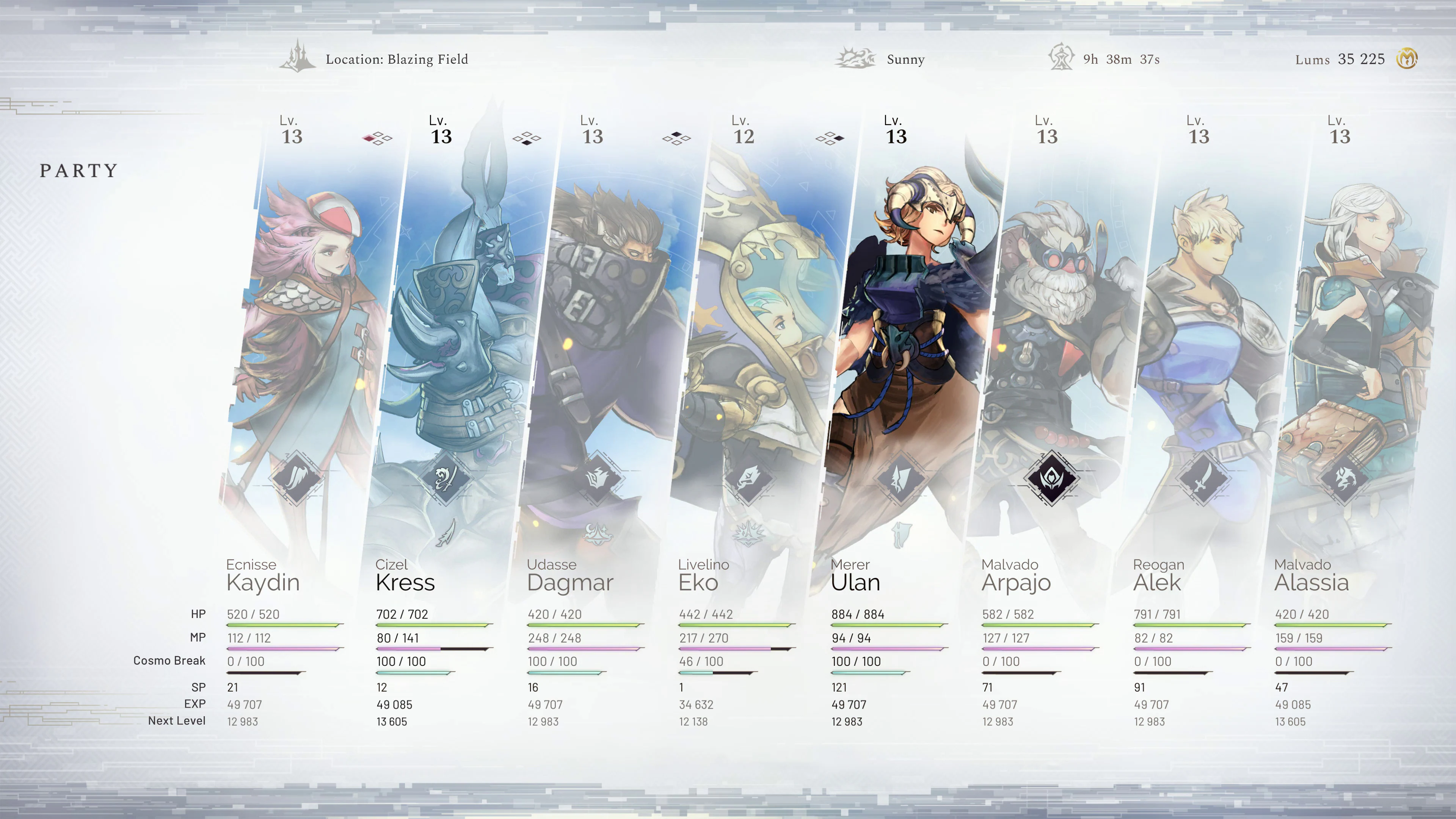This screenshot has width=1456, height=819.
Task: Click the gold coin icon beside Lums
Action: (x=1407, y=58)
